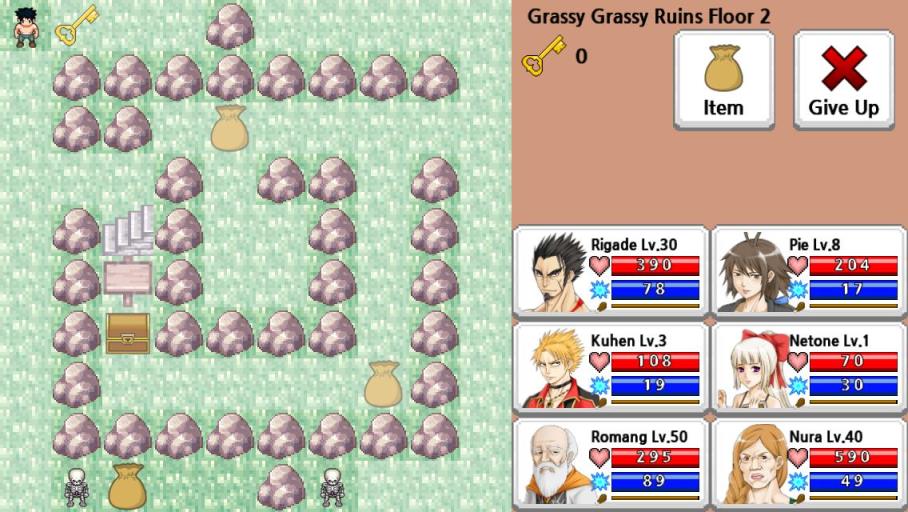Open the Item bag menu

pos(723,80)
